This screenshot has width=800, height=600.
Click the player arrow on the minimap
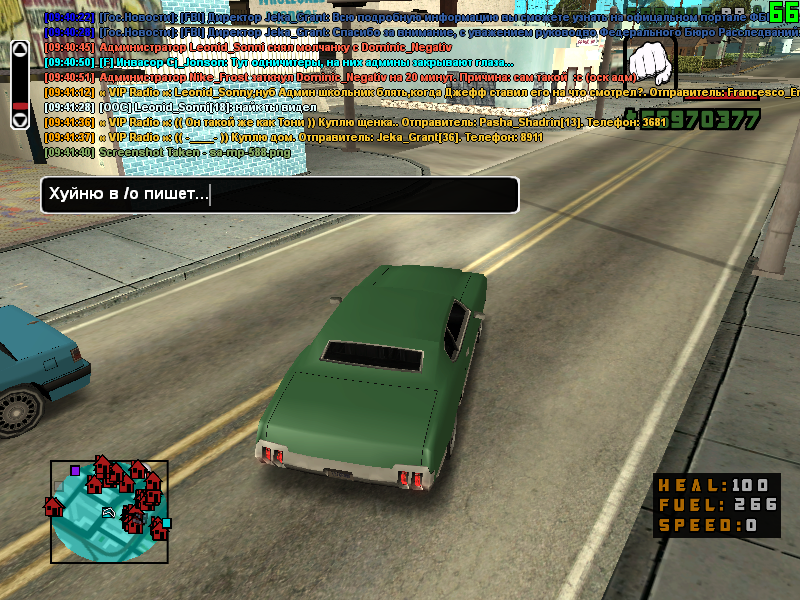(x=109, y=512)
